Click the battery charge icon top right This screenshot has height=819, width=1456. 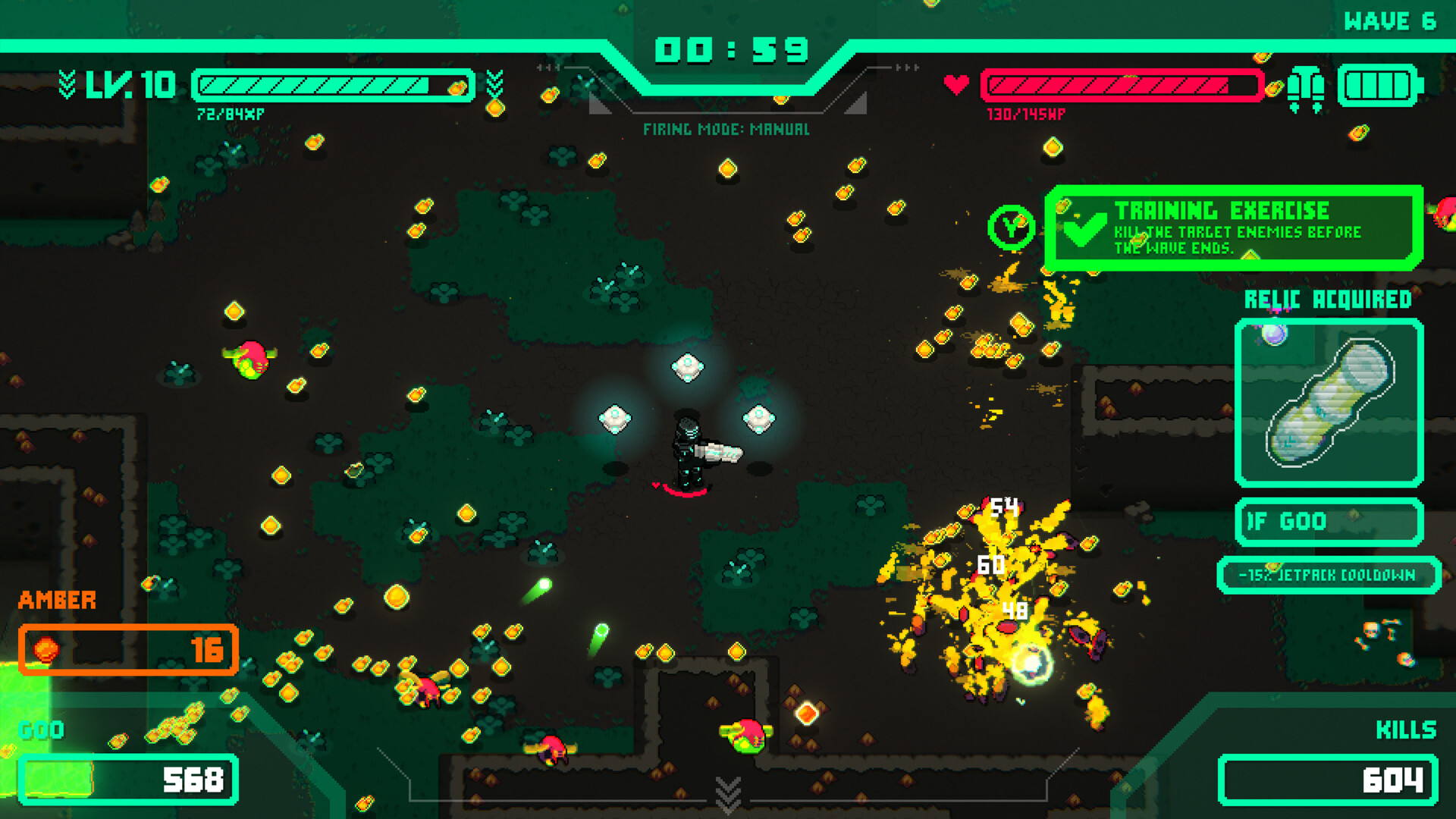(1379, 86)
